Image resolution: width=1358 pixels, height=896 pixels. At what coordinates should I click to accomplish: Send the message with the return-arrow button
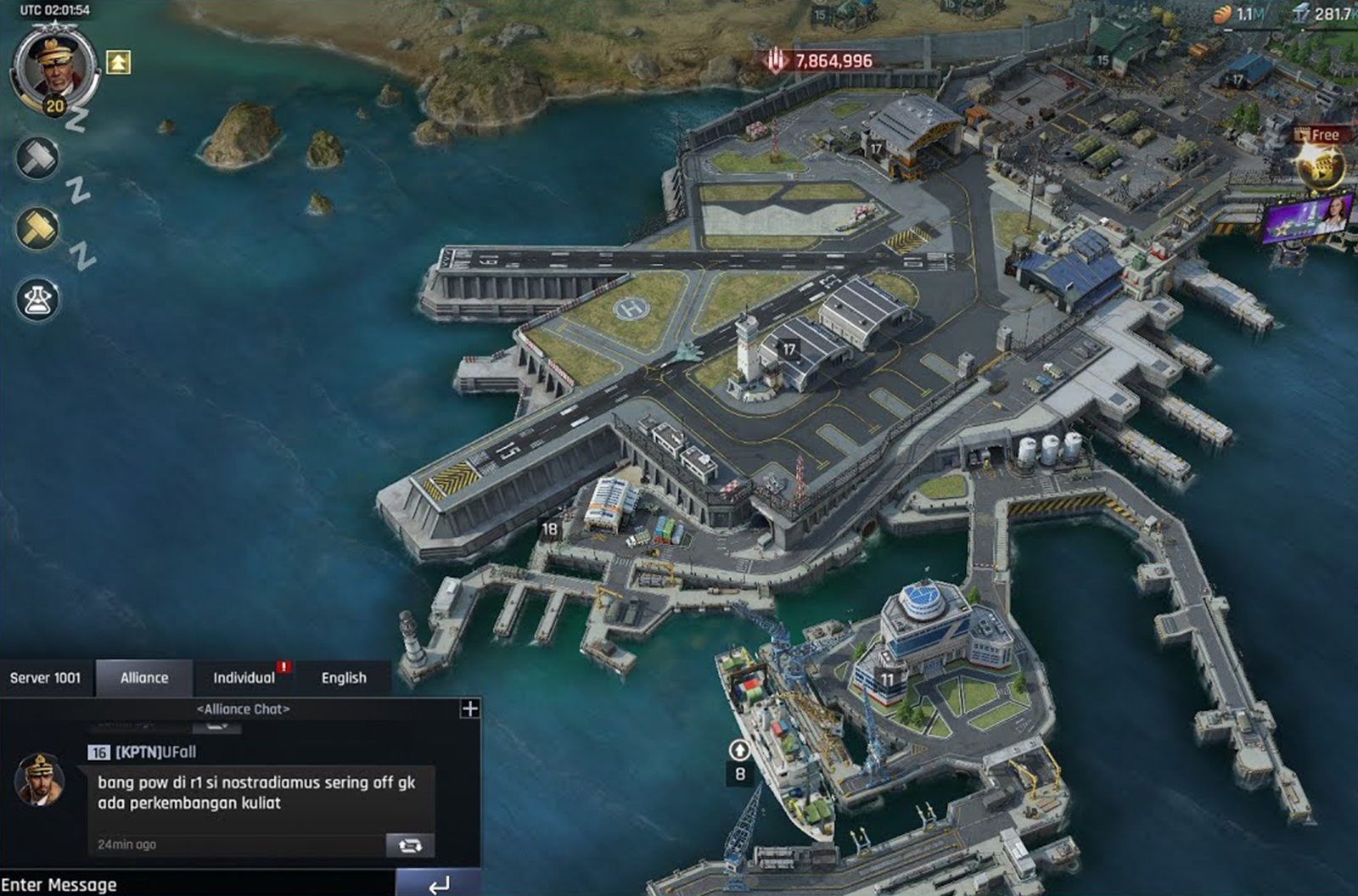pos(439,884)
